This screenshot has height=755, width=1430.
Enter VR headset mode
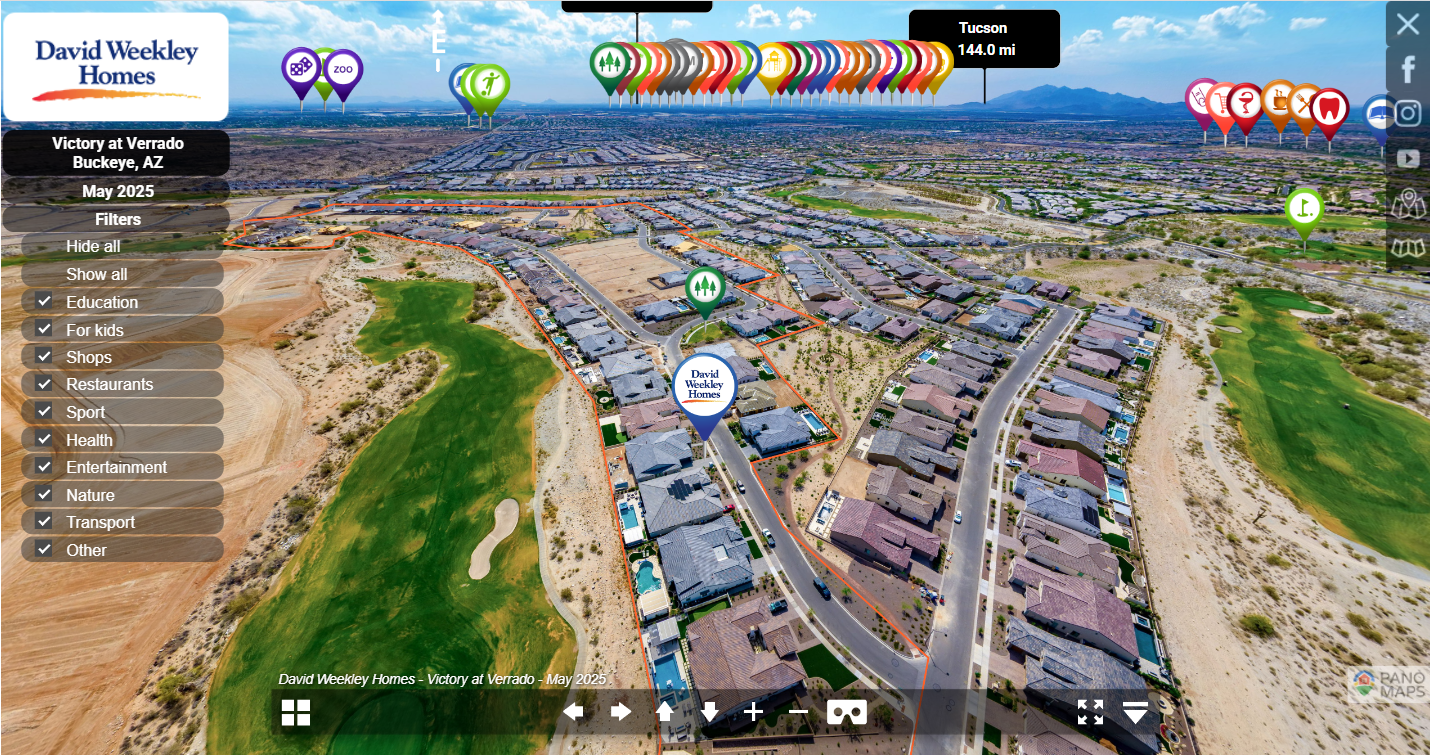[x=846, y=712]
